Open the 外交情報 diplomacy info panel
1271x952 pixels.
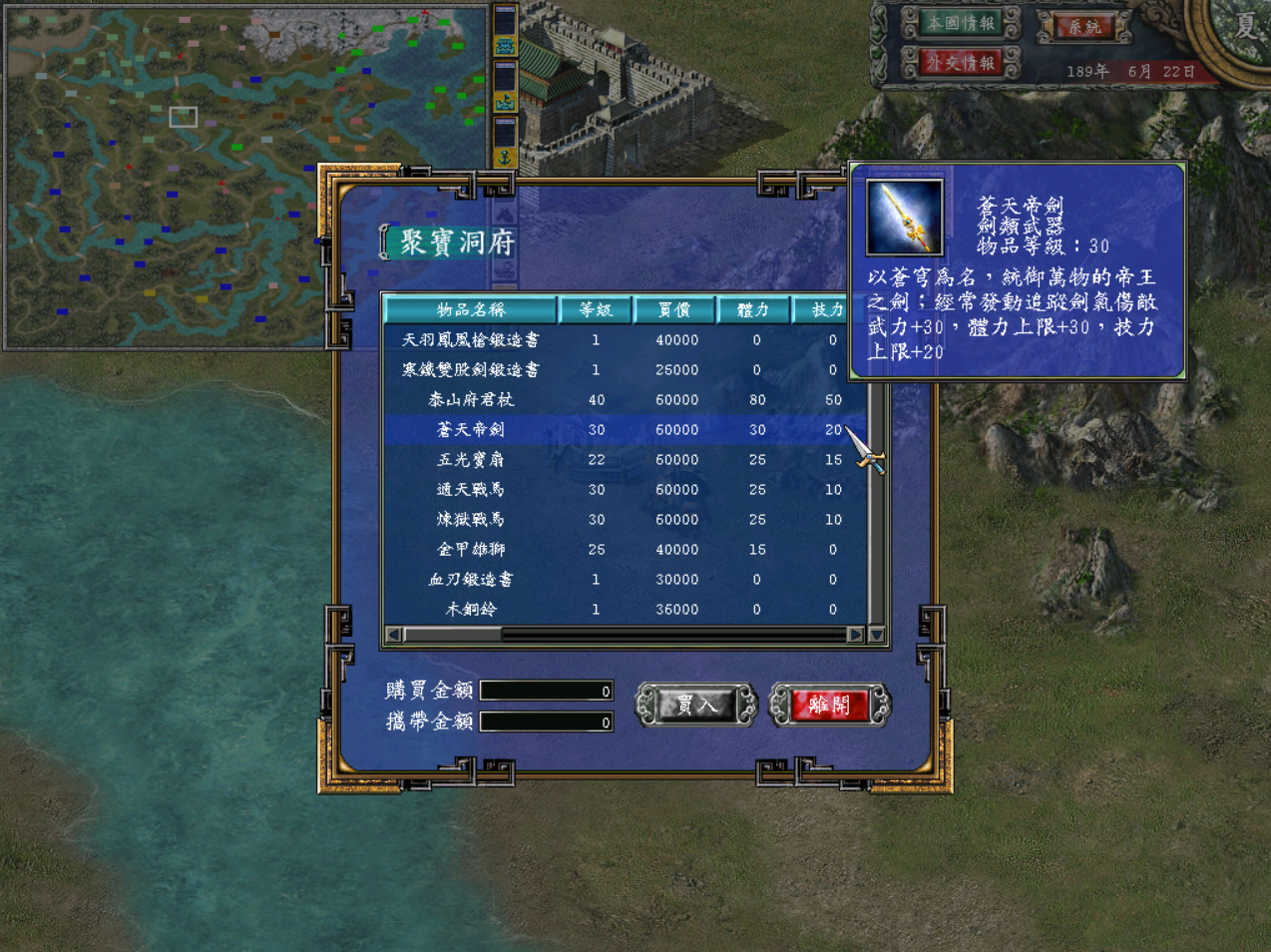tap(960, 63)
